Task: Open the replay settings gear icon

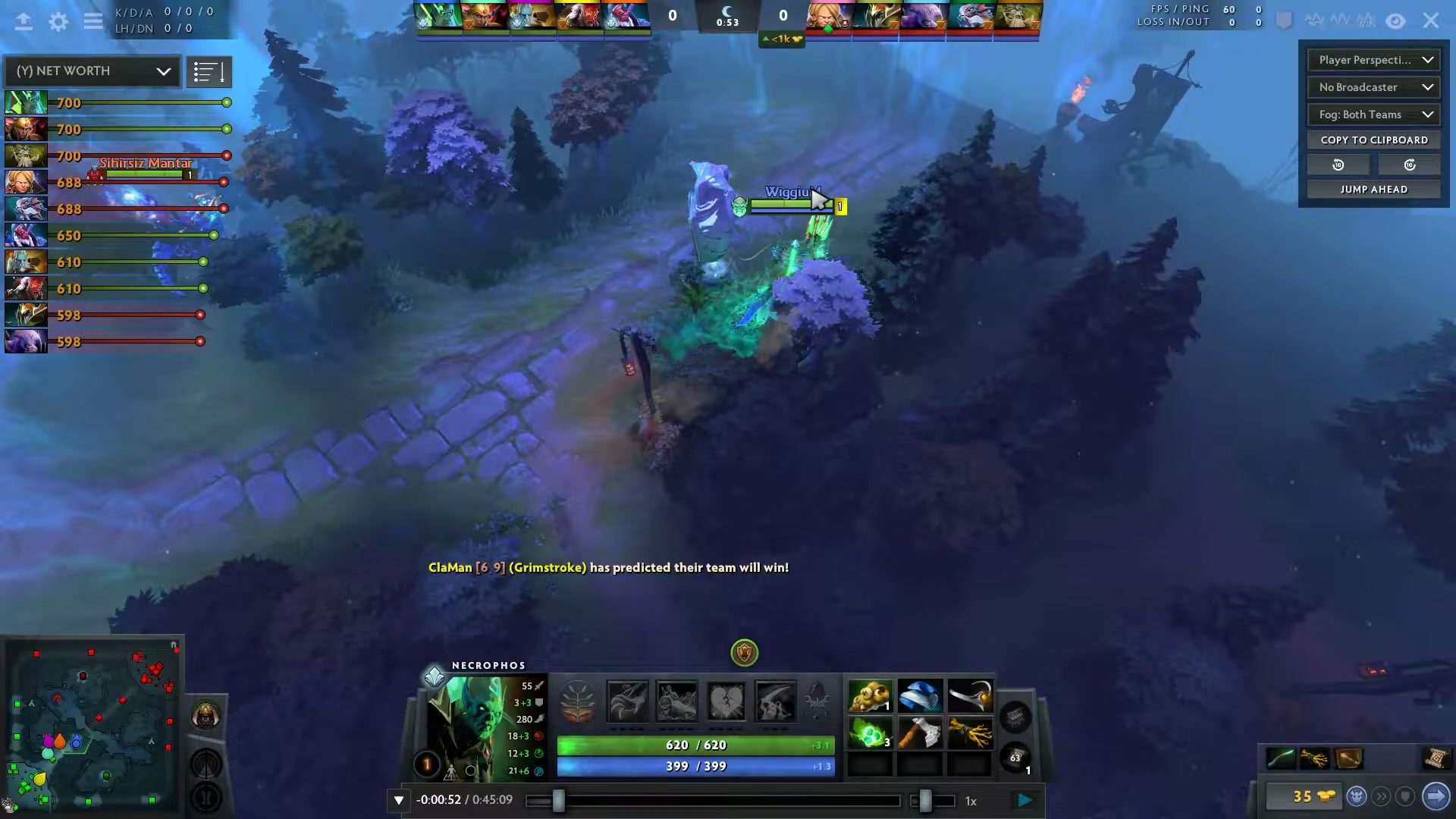Action: pos(58,22)
